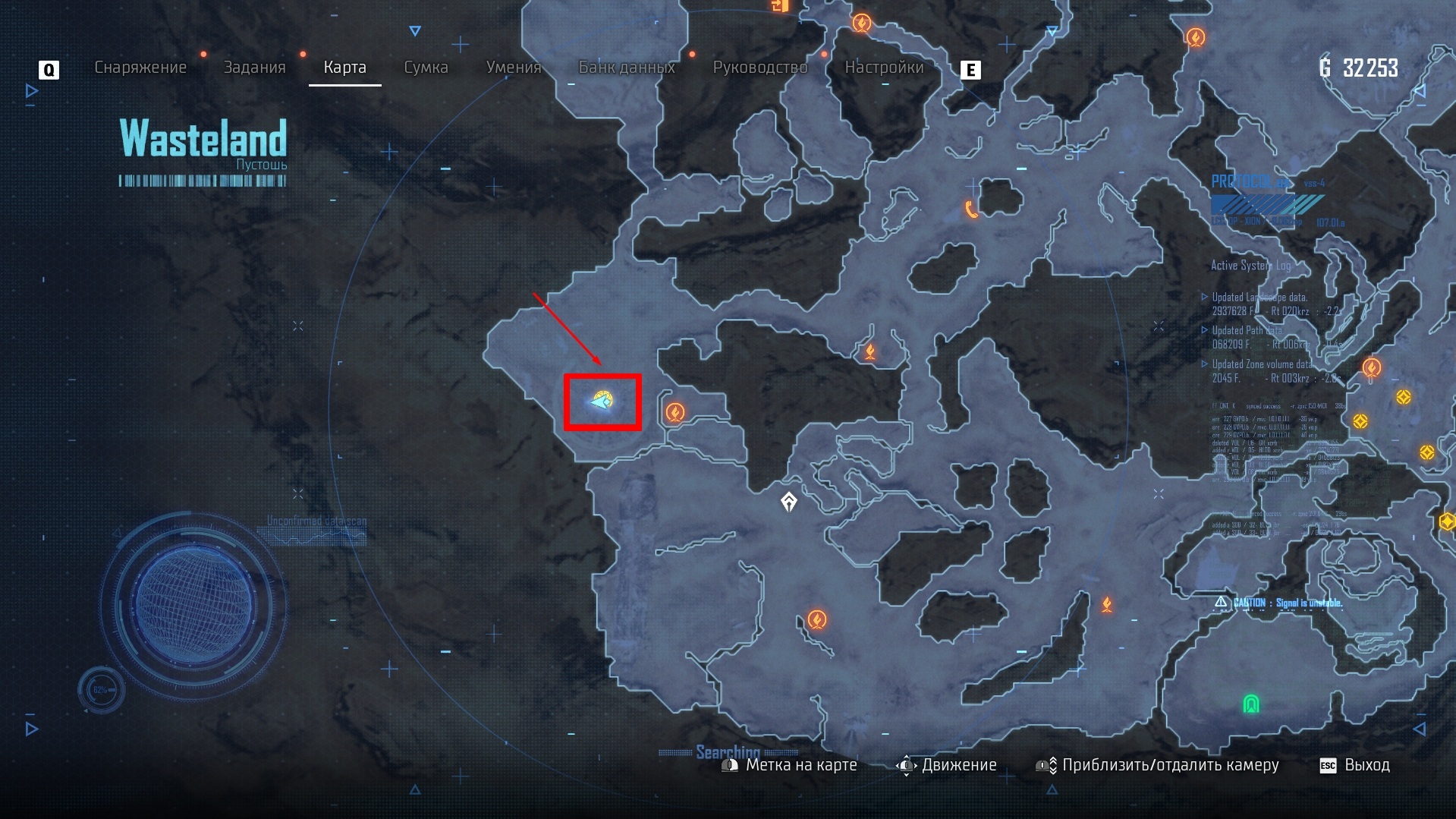Switch to the Настройки tab
1456x819 pixels.
point(884,68)
